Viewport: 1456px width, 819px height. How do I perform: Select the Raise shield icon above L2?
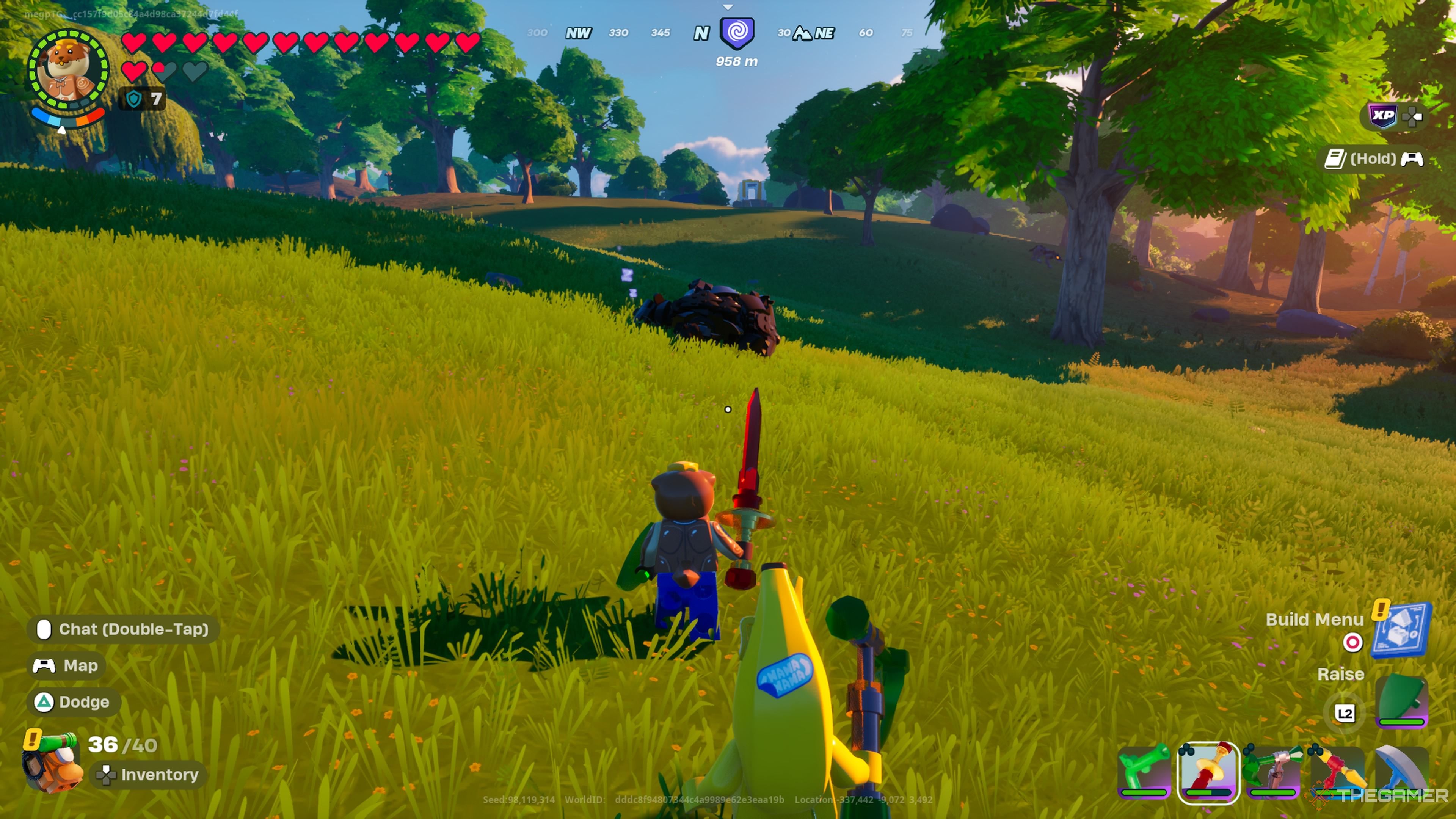click(x=1403, y=698)
